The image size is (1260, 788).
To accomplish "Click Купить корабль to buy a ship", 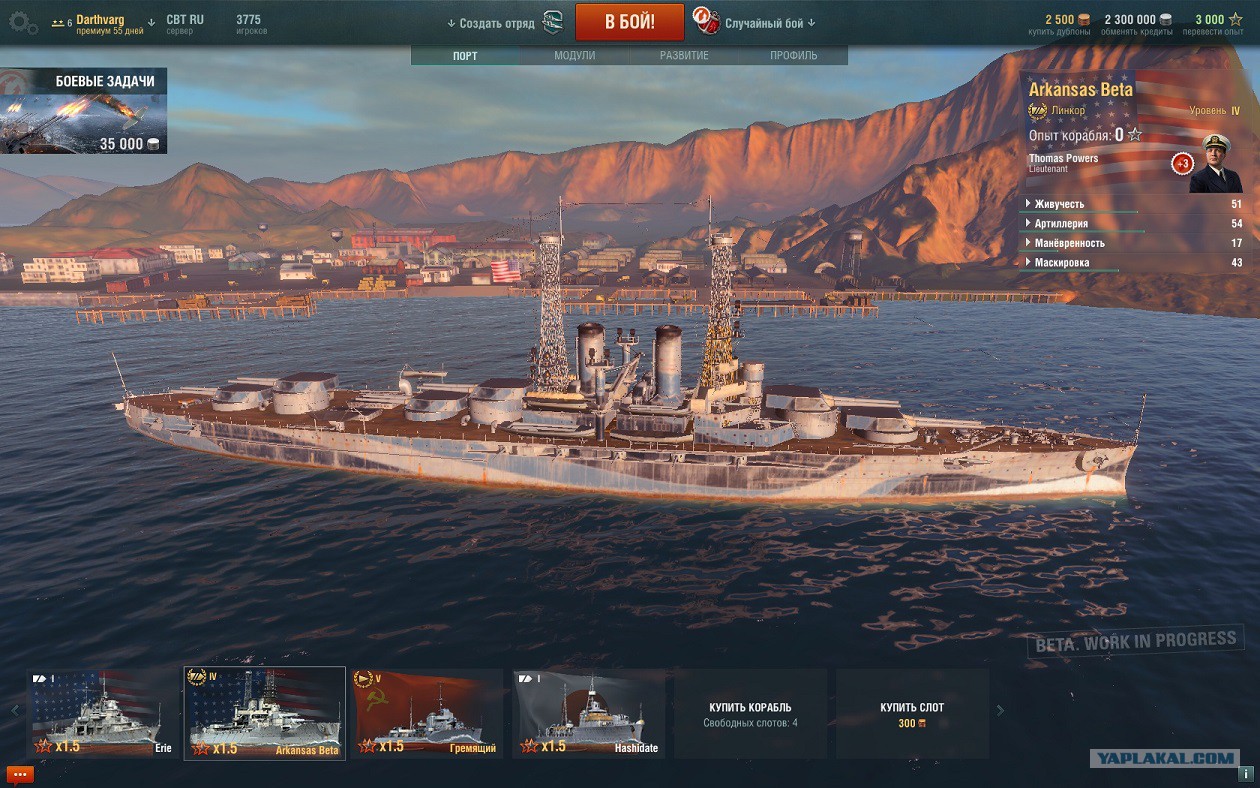I will 750,714.
